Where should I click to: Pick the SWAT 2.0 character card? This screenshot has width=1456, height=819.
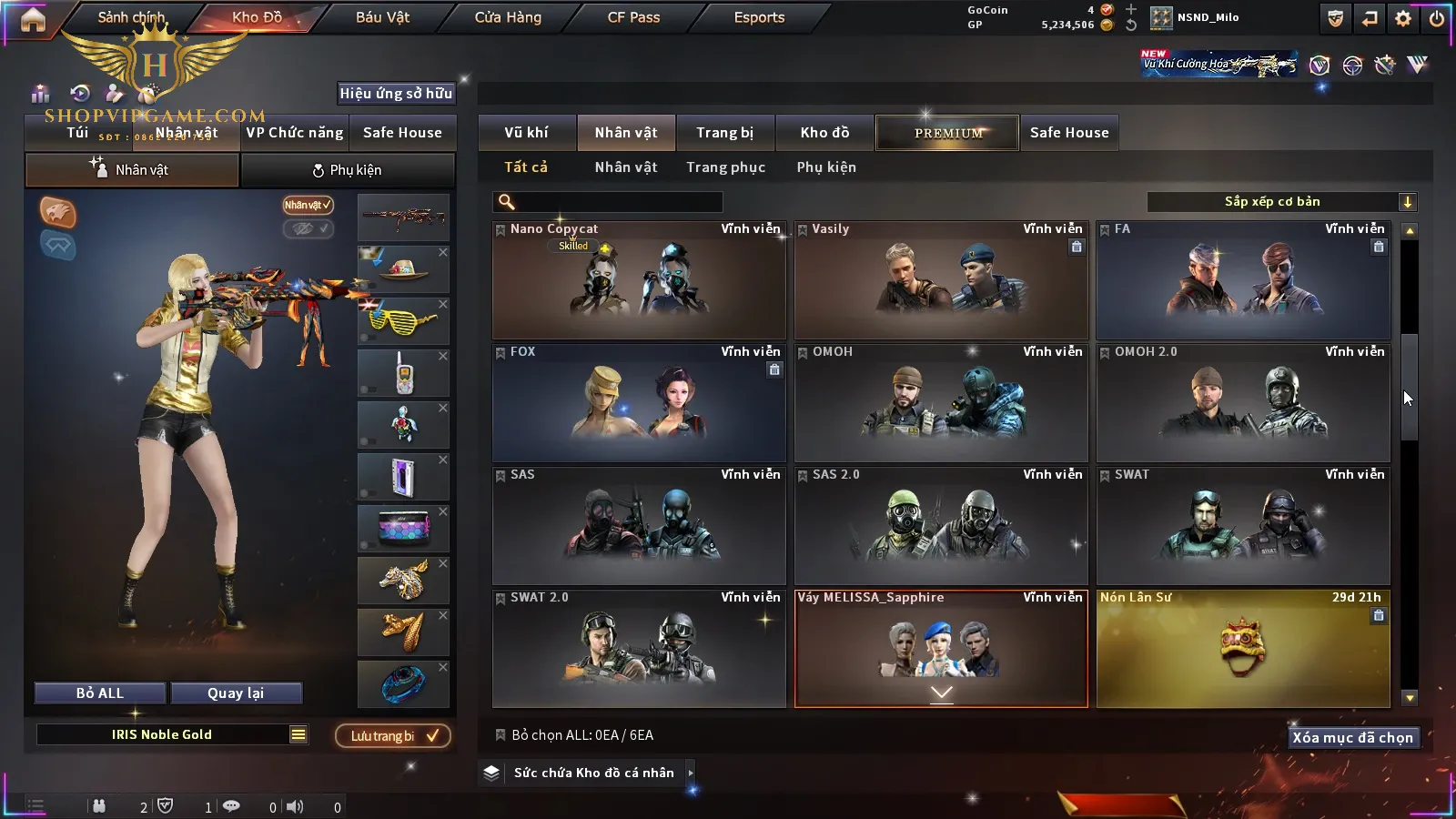[x=638, y=649]
